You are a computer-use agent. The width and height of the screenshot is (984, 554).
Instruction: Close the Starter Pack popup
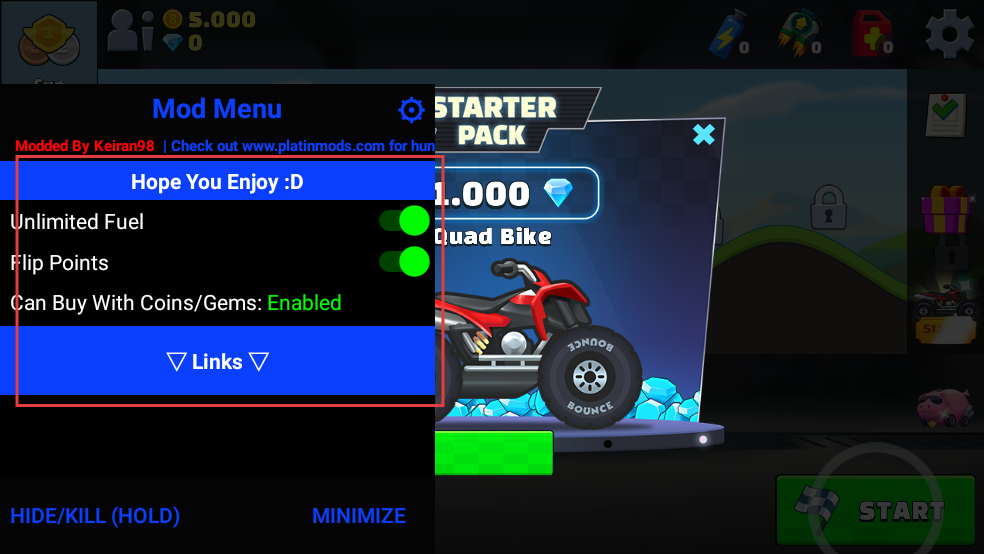coord(704,134)
